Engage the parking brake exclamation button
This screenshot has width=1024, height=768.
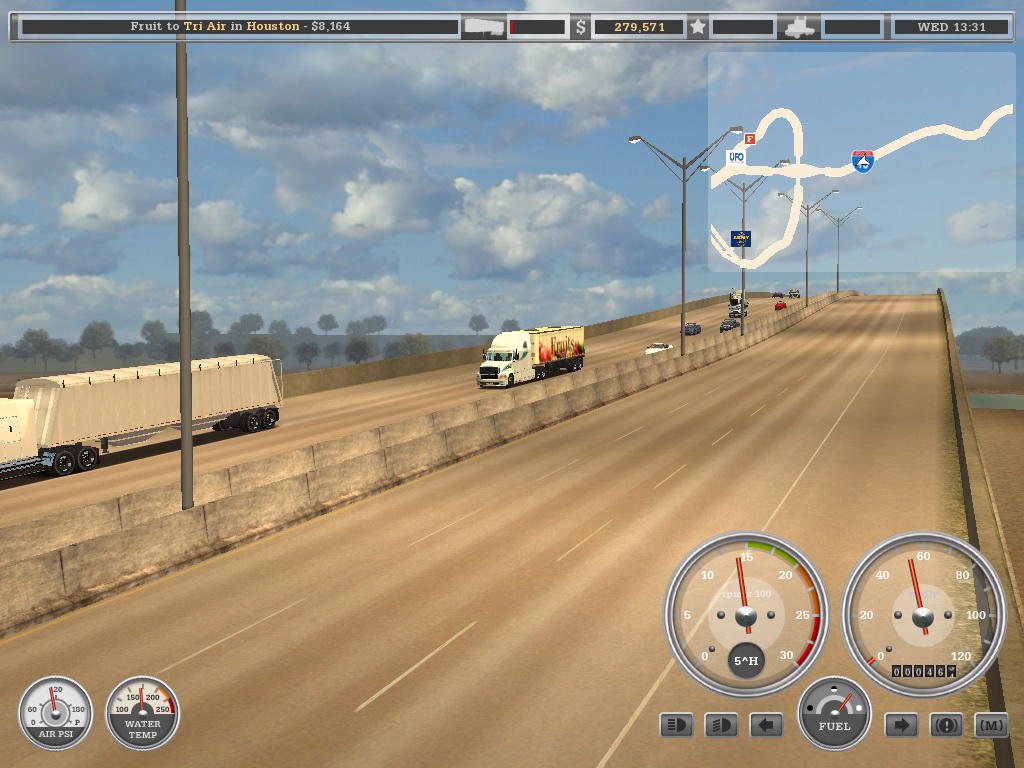(946, 725)
